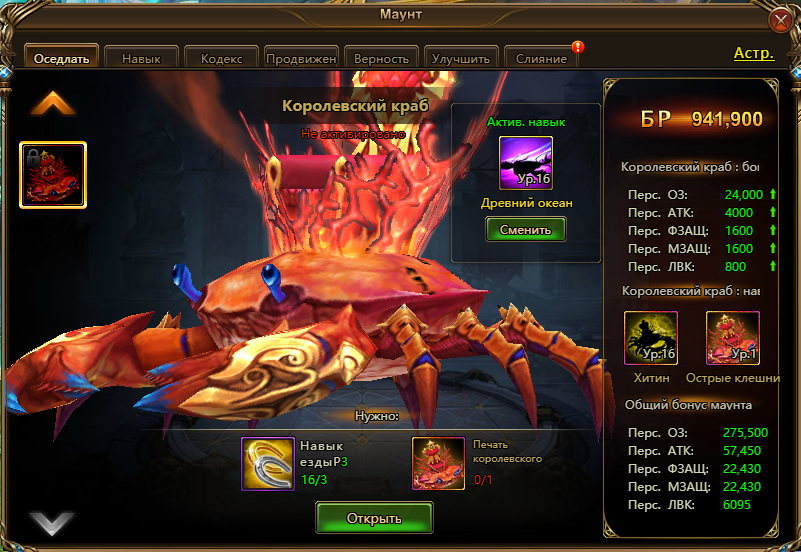This screenshot has width=801, height=552.
Task: Click the Печать королевского item icon
Action: (439, 463)
